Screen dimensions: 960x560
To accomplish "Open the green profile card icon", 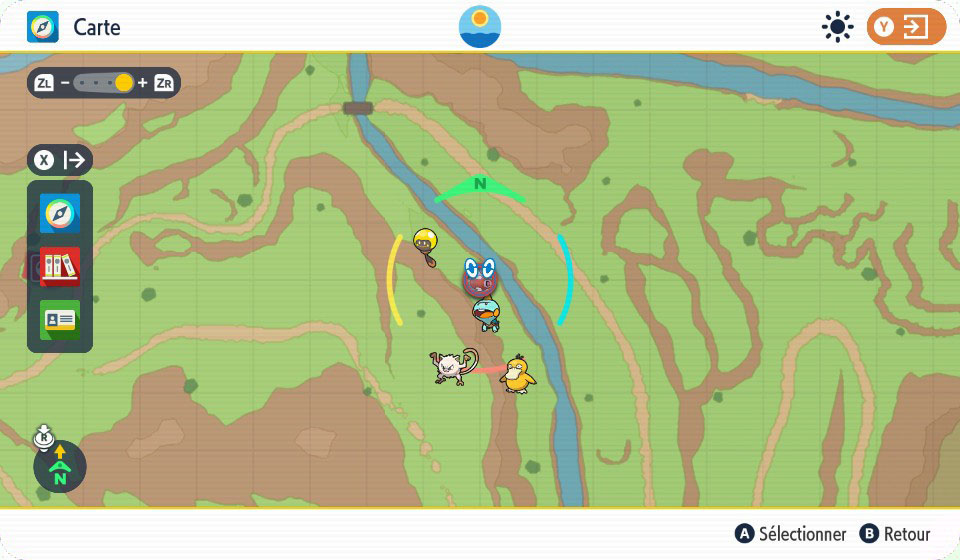I will [x=60, y=319].
